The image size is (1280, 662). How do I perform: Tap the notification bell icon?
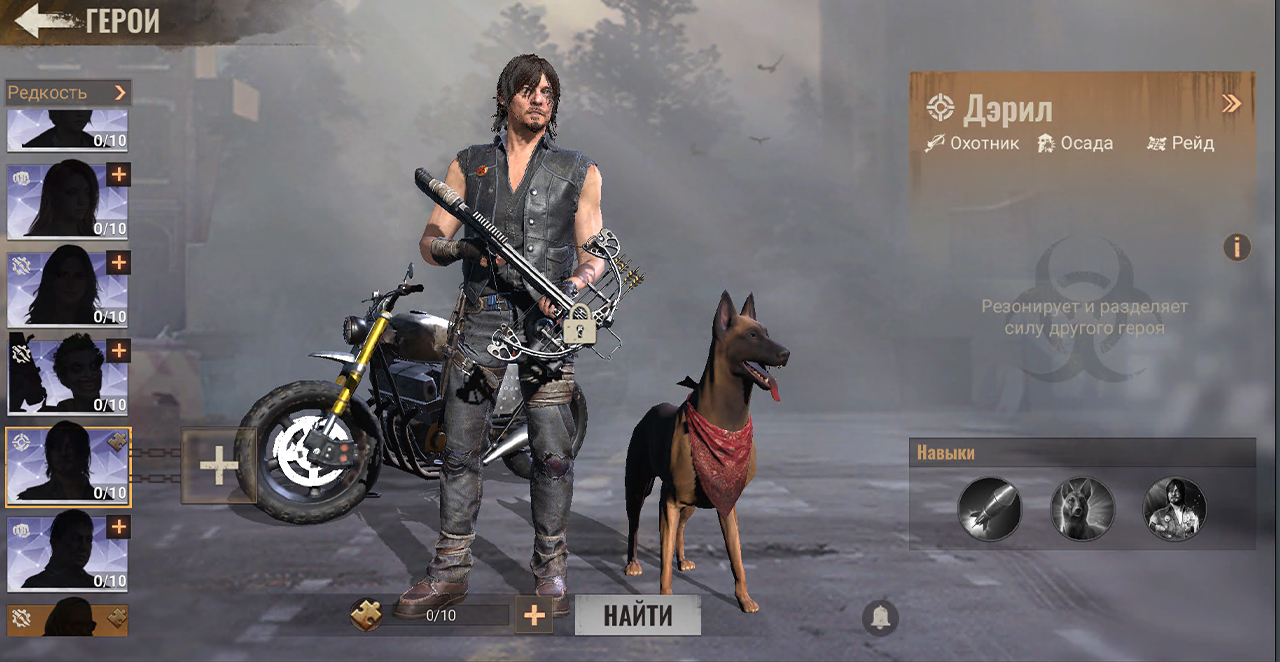point(880,618)
